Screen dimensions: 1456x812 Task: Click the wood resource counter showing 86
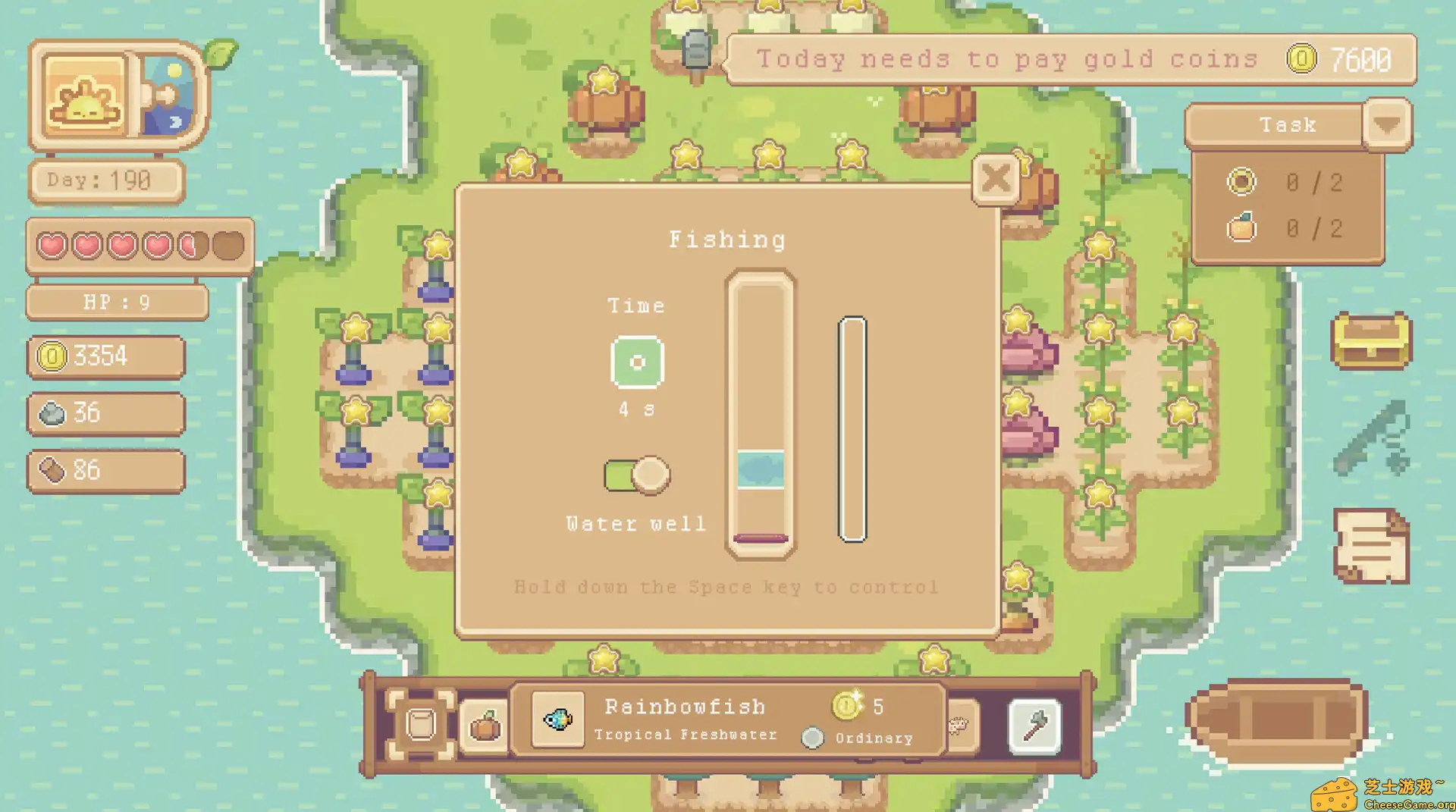(x=105, y=471)
